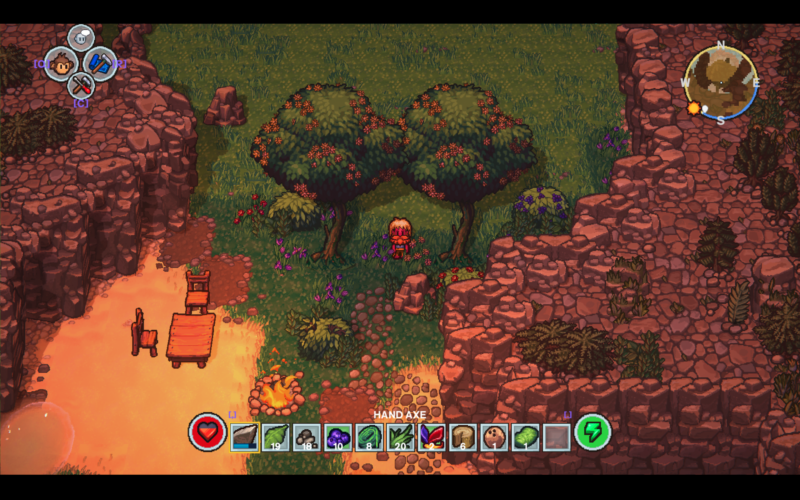
Task: Pick the coiled green vine slot
Action: pyautogui.click(x=369, y=436)
